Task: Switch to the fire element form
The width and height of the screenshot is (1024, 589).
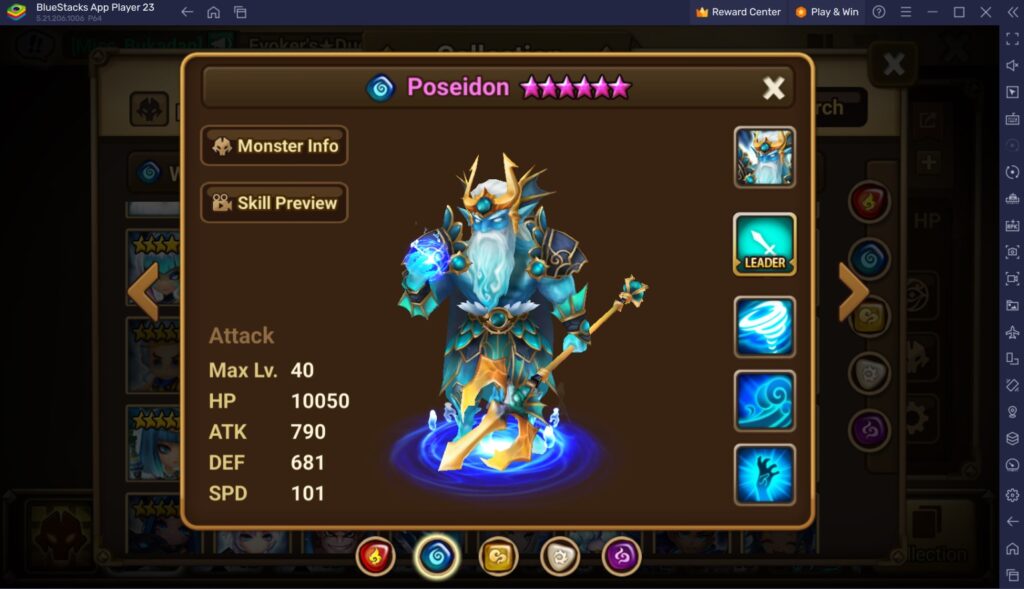Action: [x=376, y=556]
